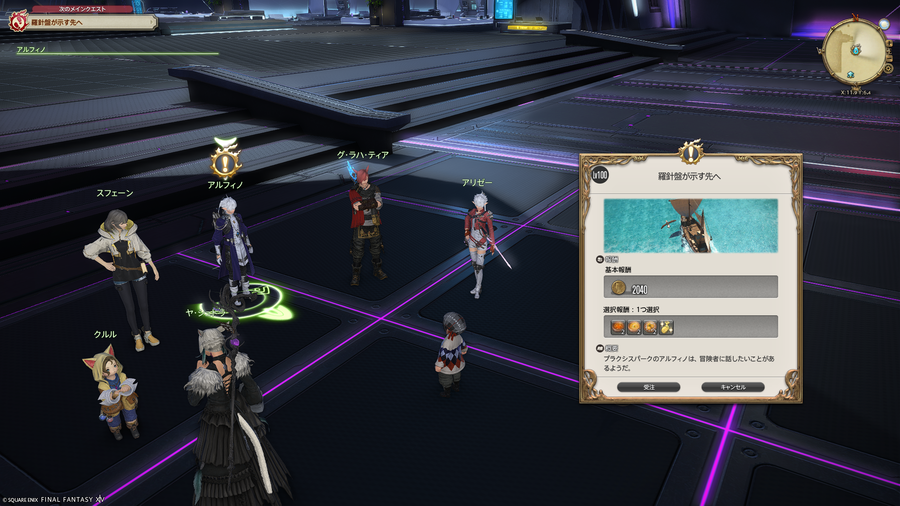
Task: Accept the quest with the 受注 button
Action: (648, 386)
